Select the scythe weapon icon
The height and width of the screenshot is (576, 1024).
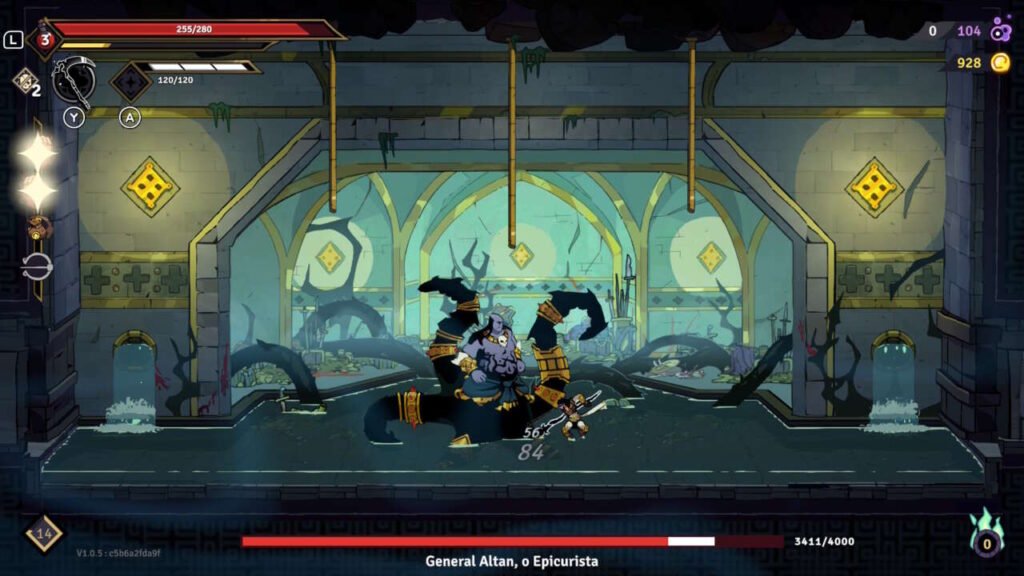click(75, 80)
